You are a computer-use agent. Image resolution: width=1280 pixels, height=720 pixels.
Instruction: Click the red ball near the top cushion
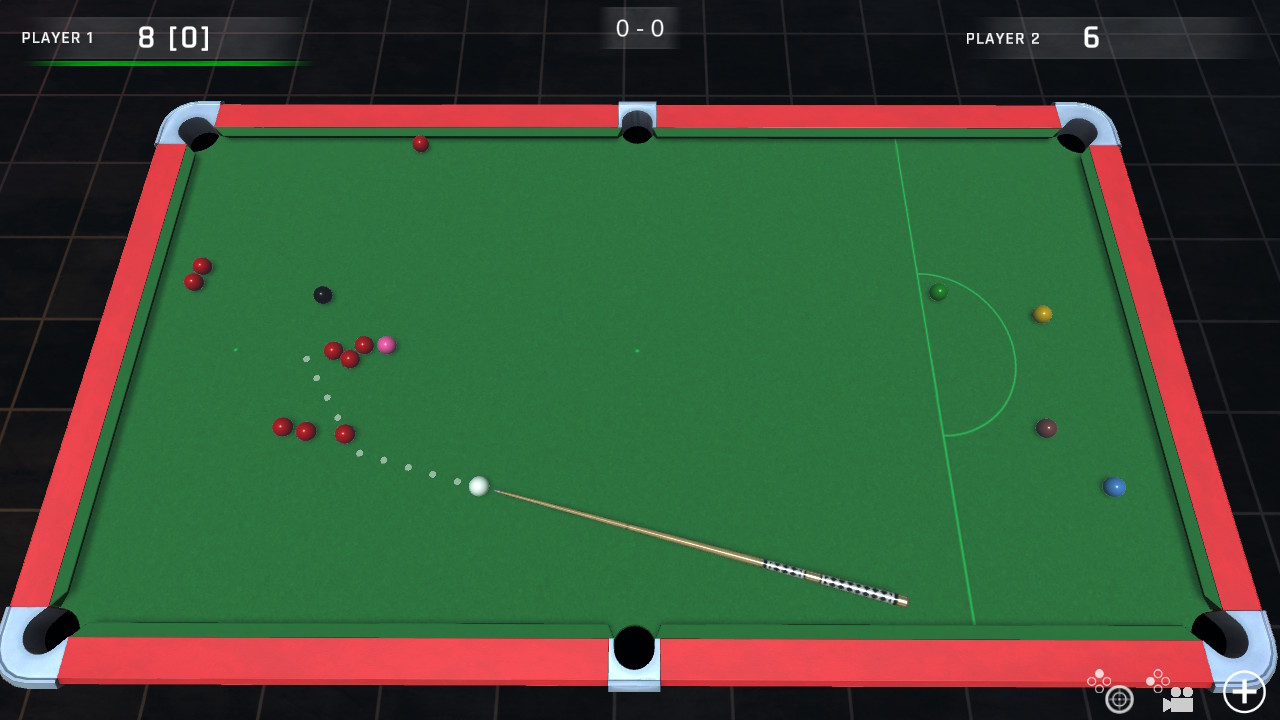click(419, 143)
